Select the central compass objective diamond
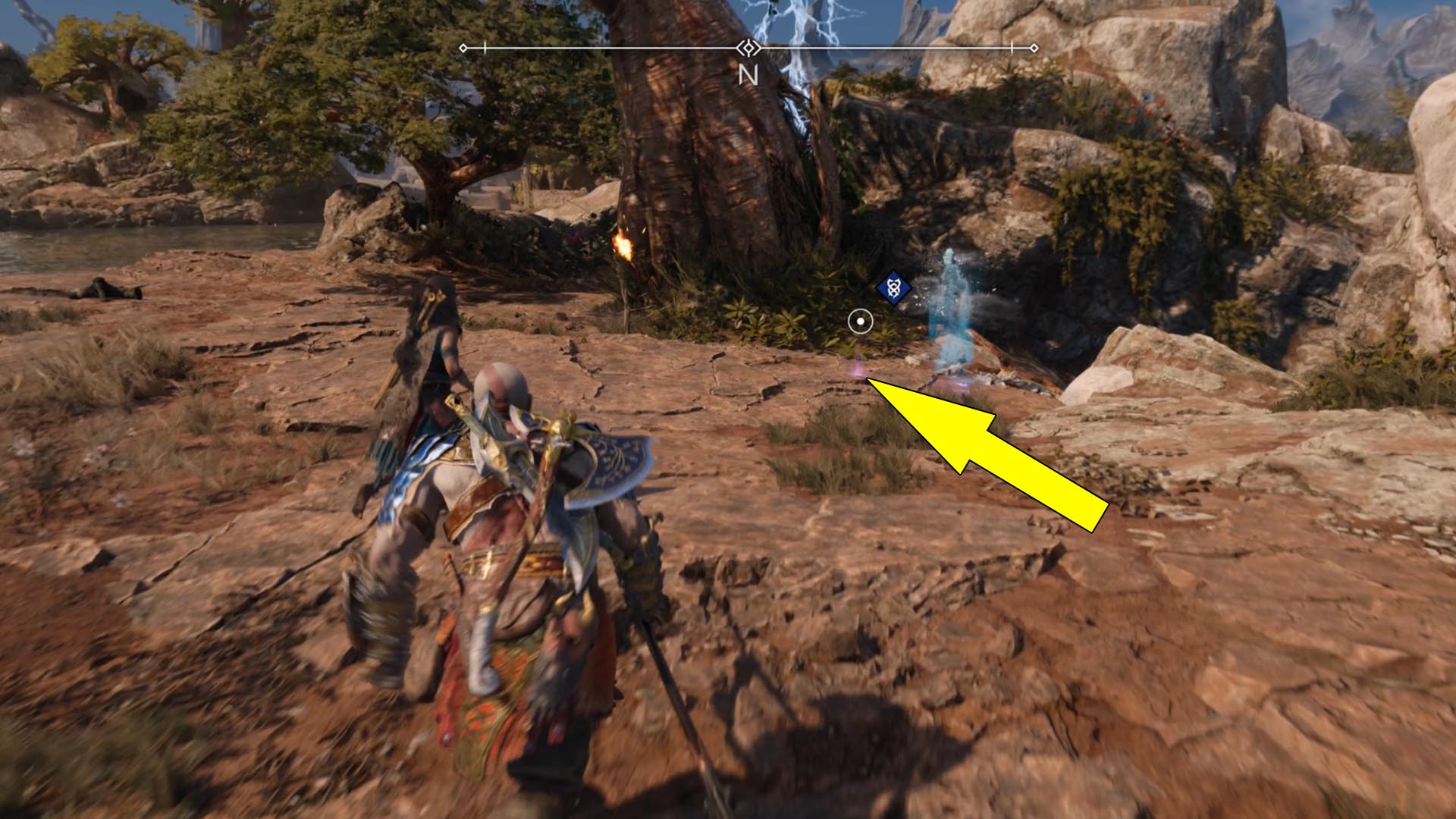Image resolution: width=1456 pixels, height=819 pixels. click(749, 47)
